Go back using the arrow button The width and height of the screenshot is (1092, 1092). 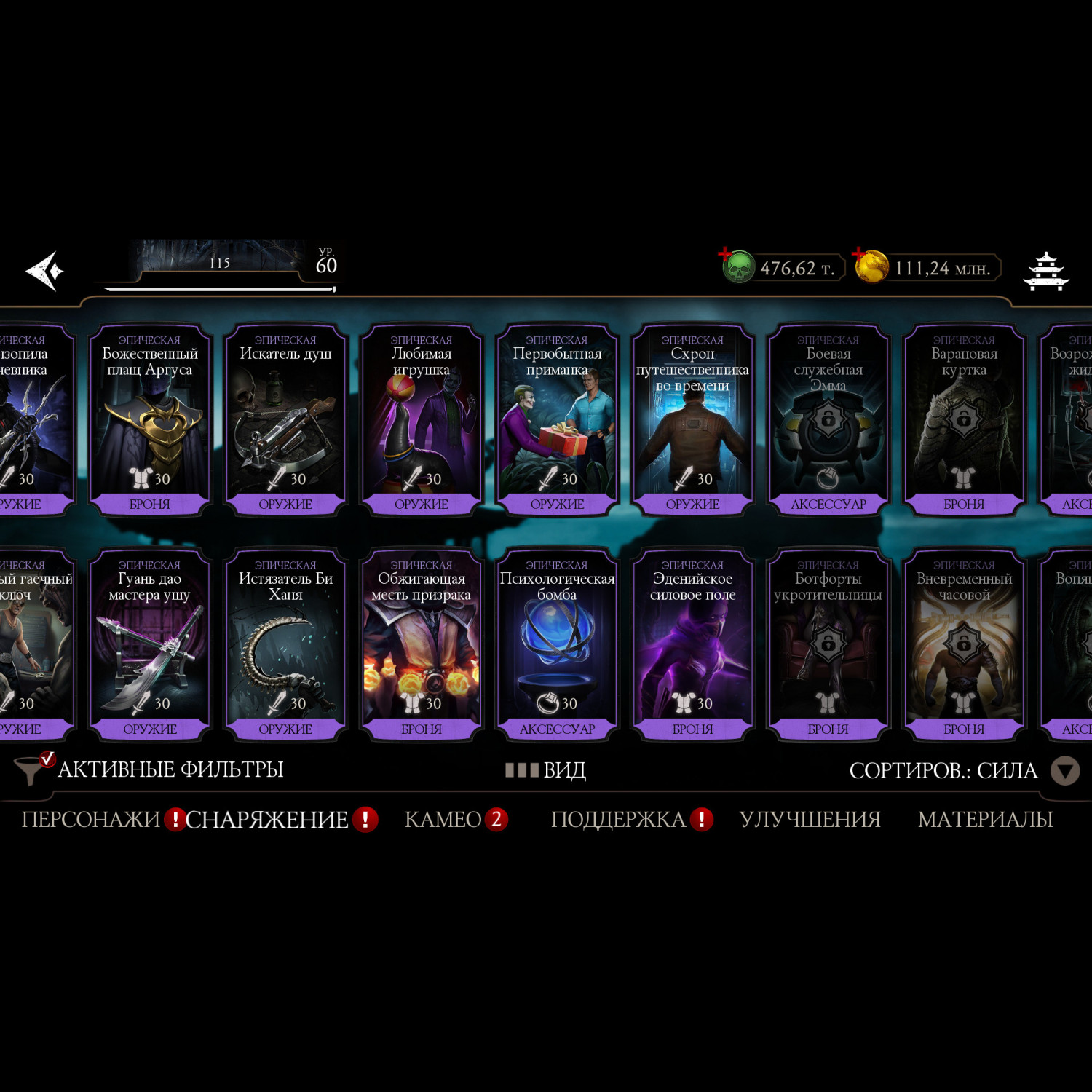45,272
